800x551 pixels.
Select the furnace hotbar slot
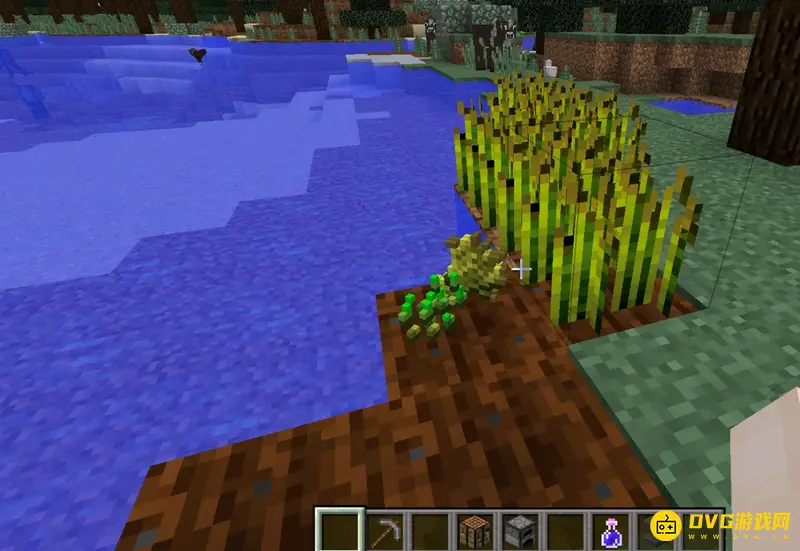(x=521, y=530)
